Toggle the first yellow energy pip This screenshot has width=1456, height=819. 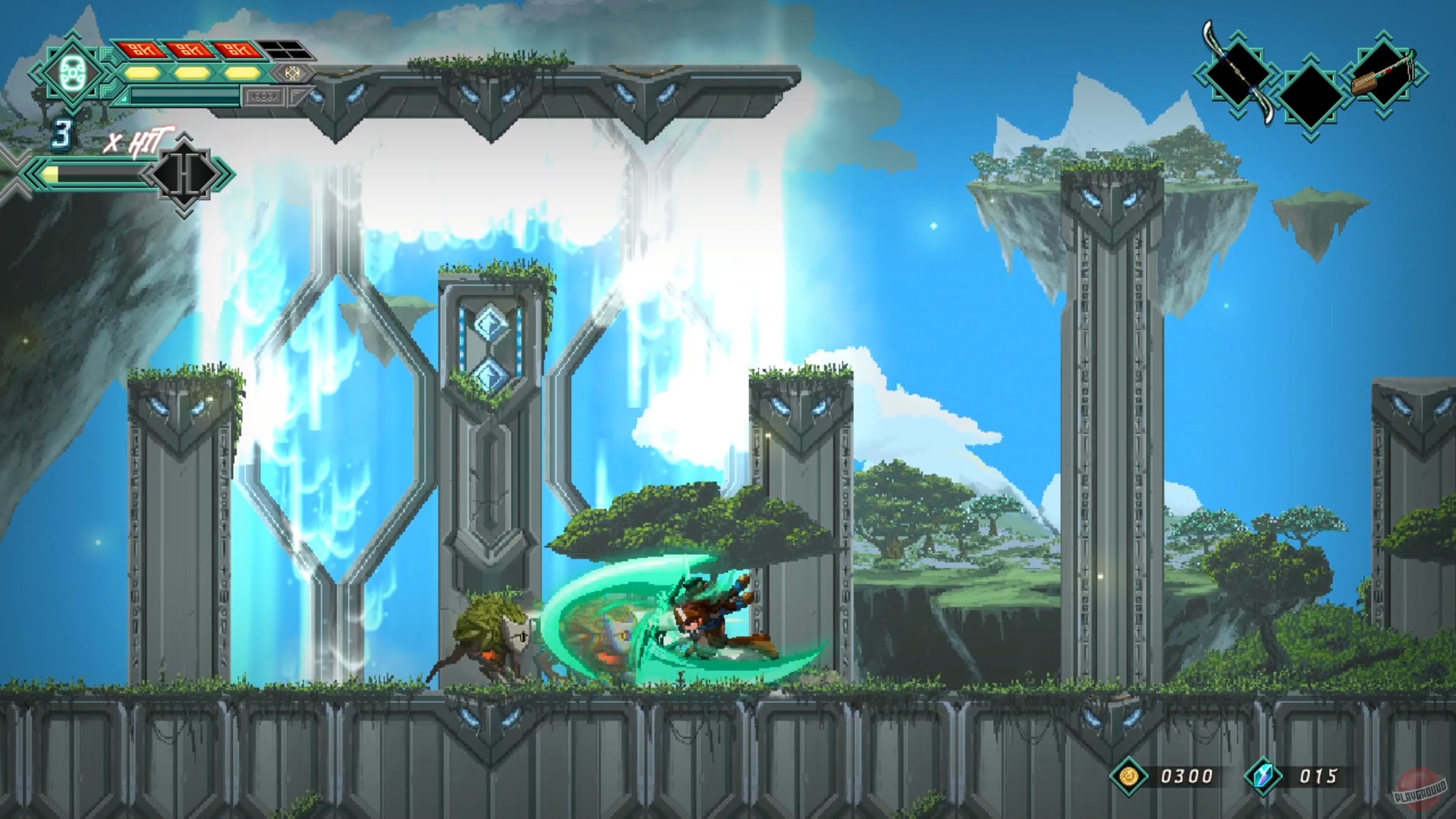click(141, 74)
